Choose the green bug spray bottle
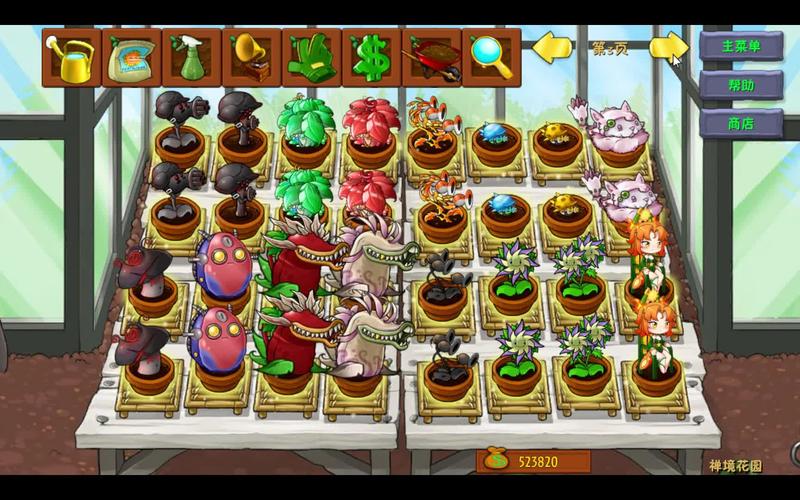The width and height of the screenshot is (800, 500). (x=191, y=58)
